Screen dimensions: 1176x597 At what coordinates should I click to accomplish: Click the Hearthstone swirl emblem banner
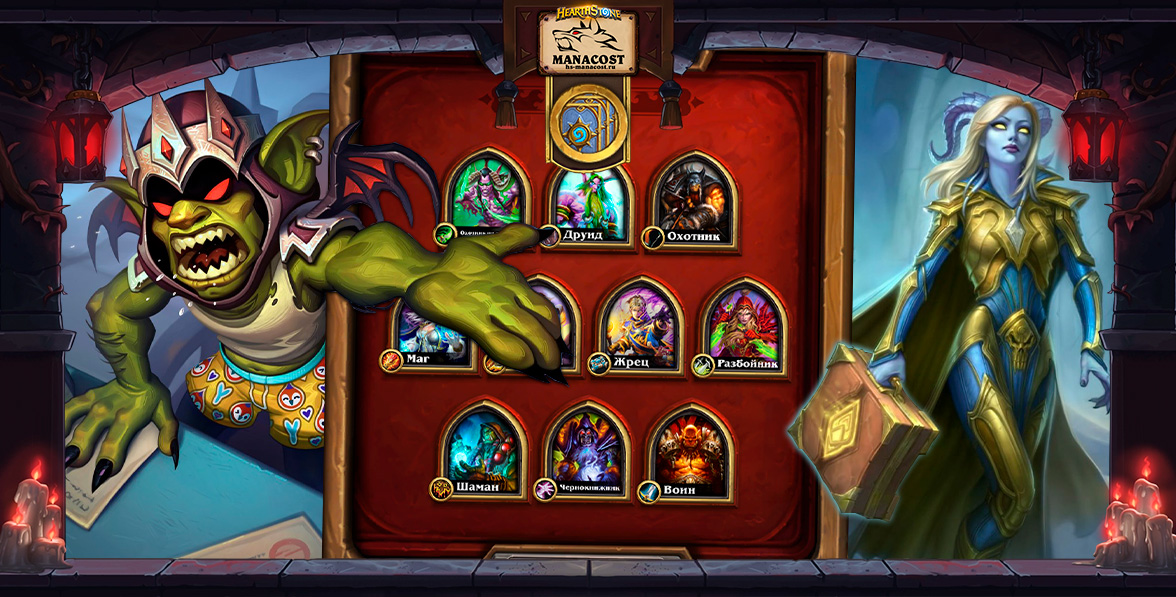587,124
